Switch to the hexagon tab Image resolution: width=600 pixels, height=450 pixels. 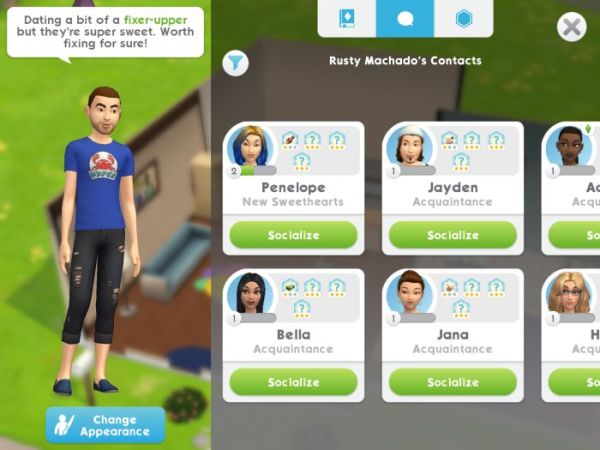coord(463,19)
